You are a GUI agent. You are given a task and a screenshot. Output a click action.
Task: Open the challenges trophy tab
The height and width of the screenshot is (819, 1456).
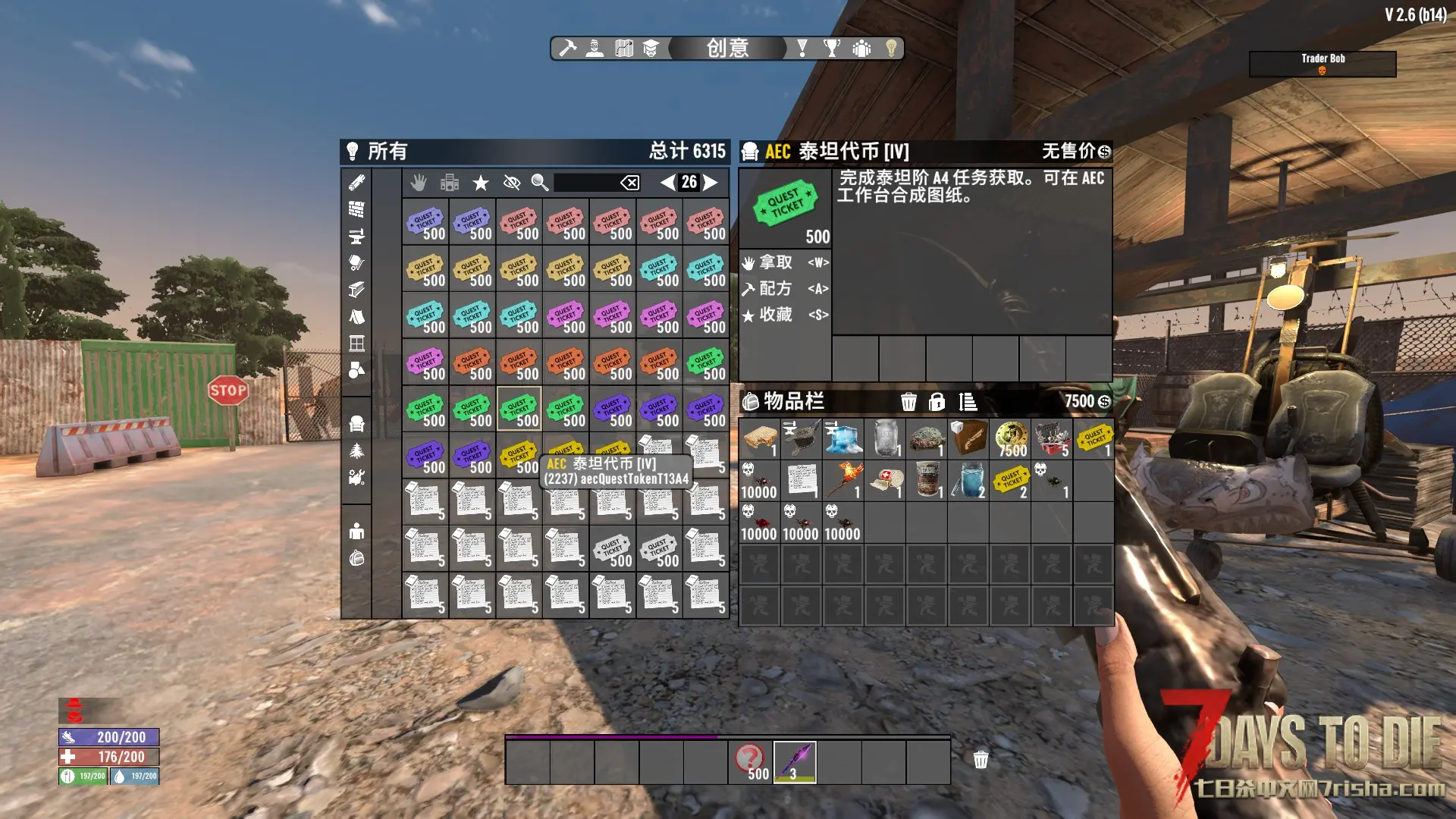click(x=832, y=49)
